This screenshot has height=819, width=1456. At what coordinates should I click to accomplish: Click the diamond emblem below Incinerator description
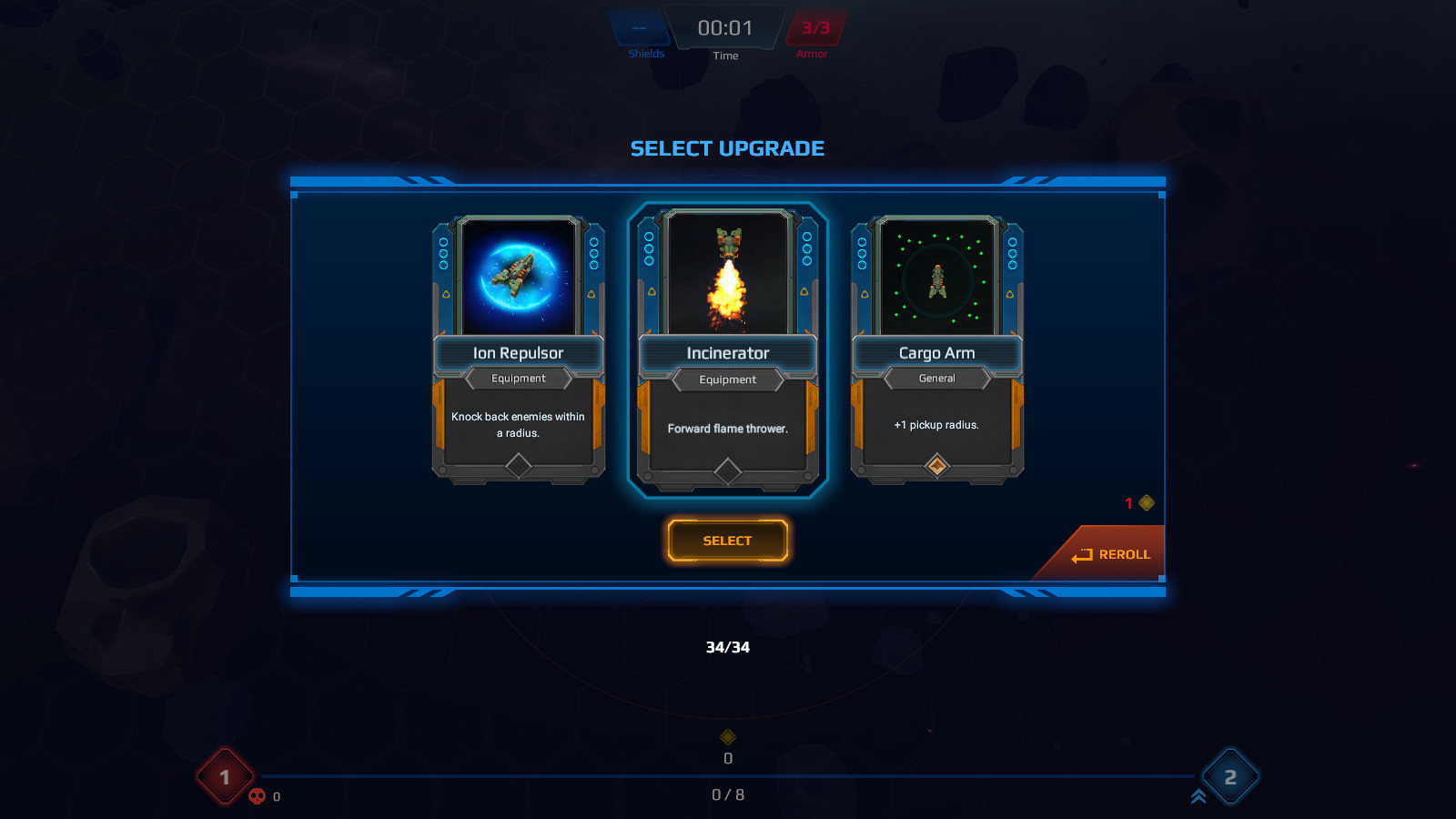tap(727, 472)
